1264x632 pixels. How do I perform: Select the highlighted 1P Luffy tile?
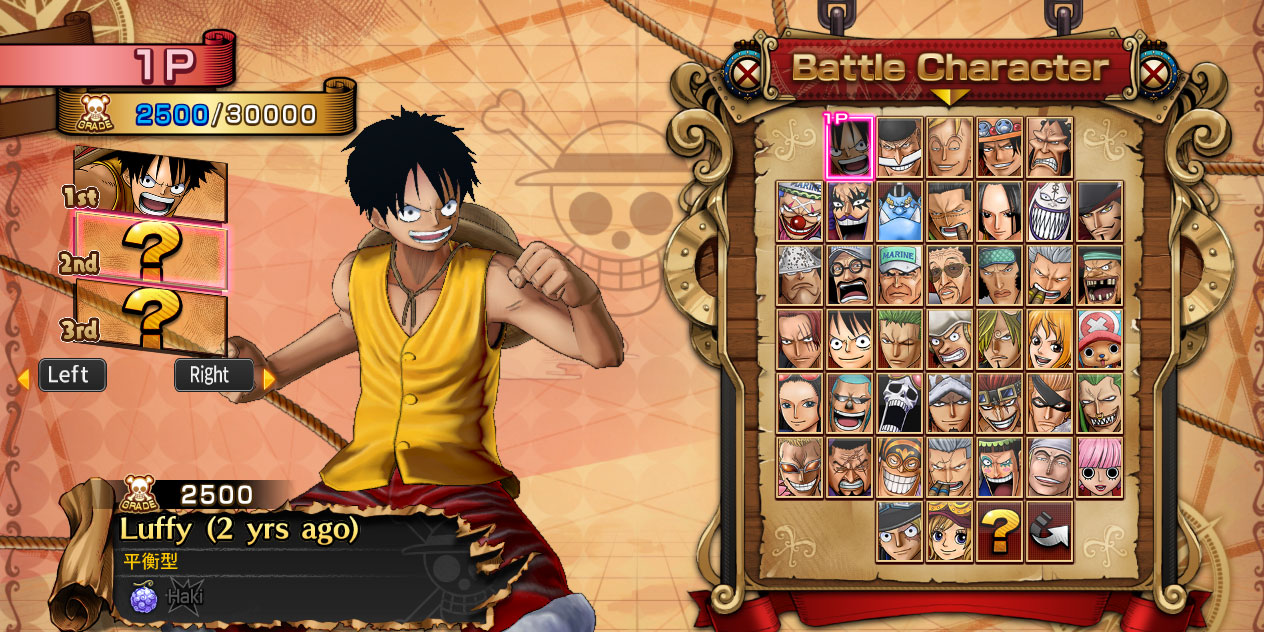(849, 148)
